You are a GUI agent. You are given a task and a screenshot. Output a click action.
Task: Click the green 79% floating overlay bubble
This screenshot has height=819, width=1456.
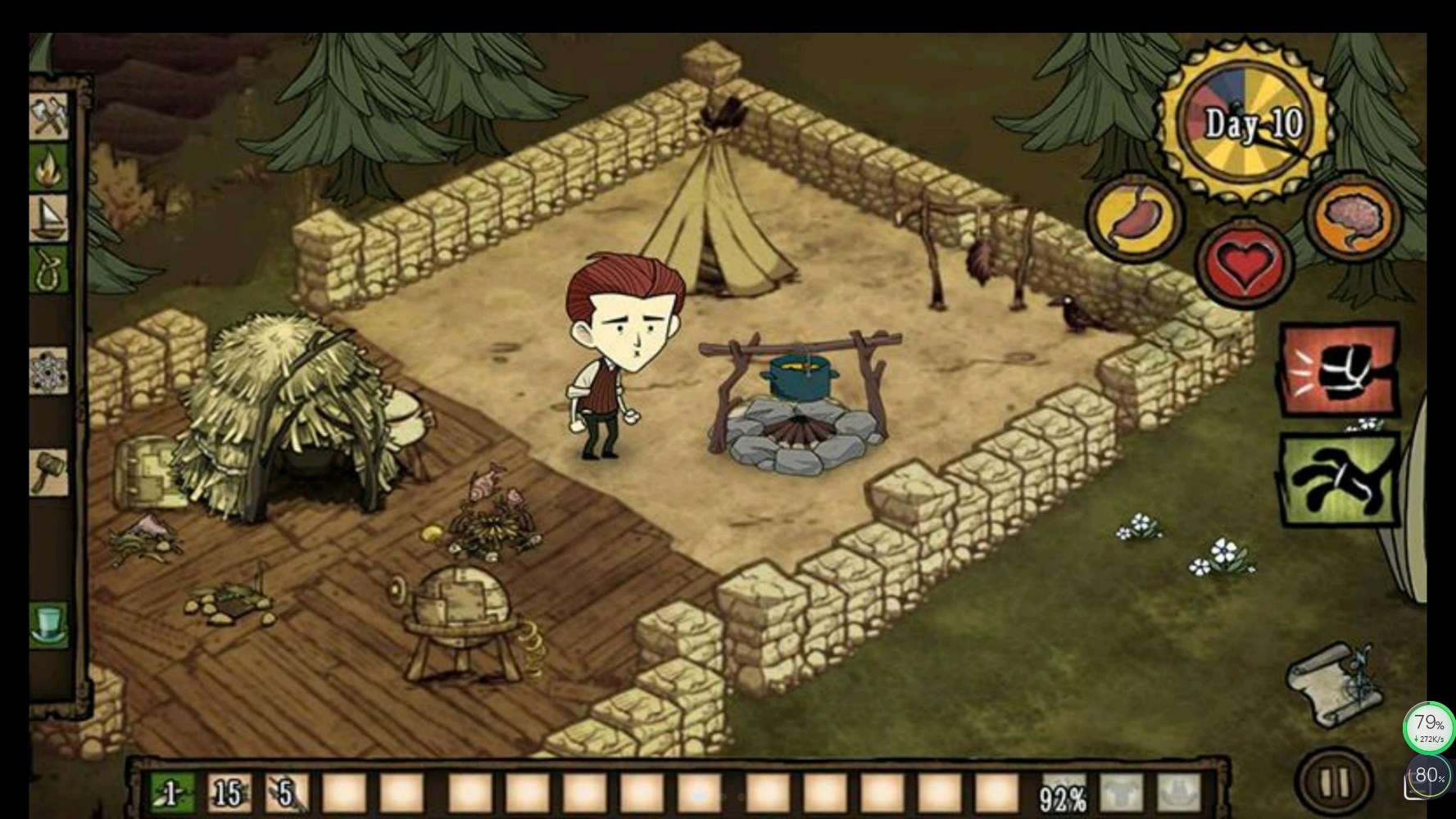[1429, 727]
